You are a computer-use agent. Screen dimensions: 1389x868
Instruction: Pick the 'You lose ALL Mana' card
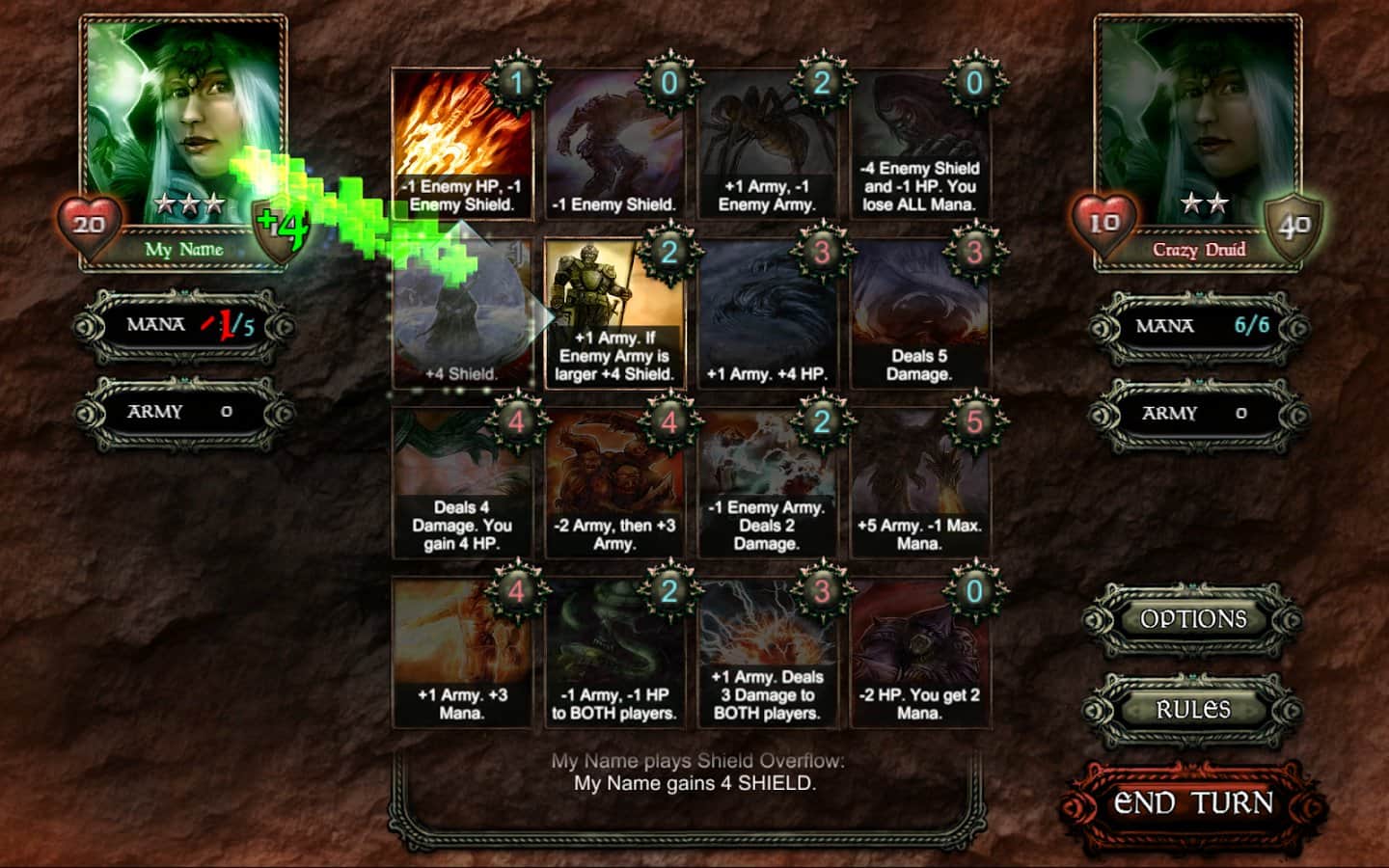(x=919, y=145)
